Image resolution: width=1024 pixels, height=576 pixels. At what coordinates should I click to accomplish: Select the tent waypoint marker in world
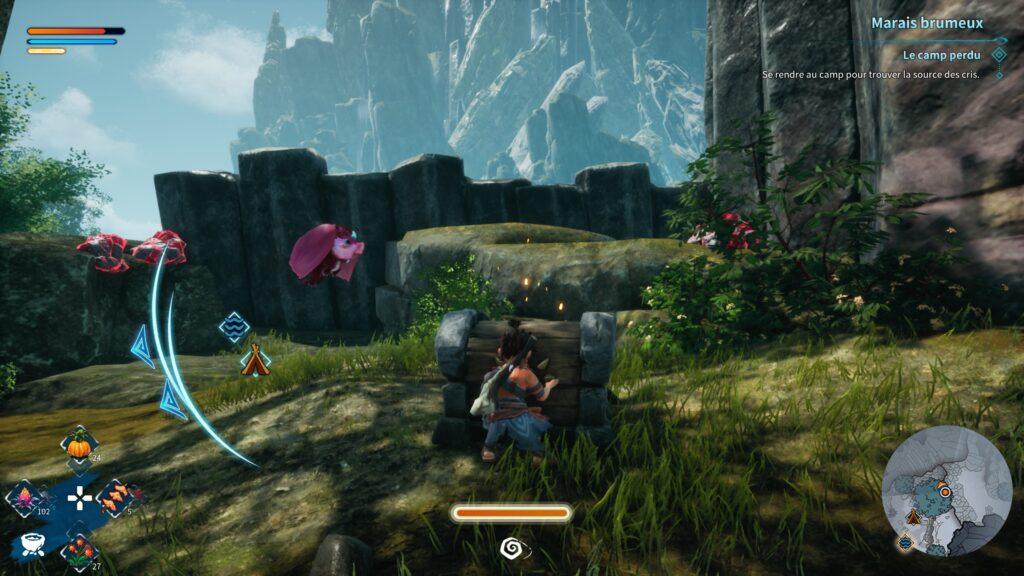(x=255, y=359)
